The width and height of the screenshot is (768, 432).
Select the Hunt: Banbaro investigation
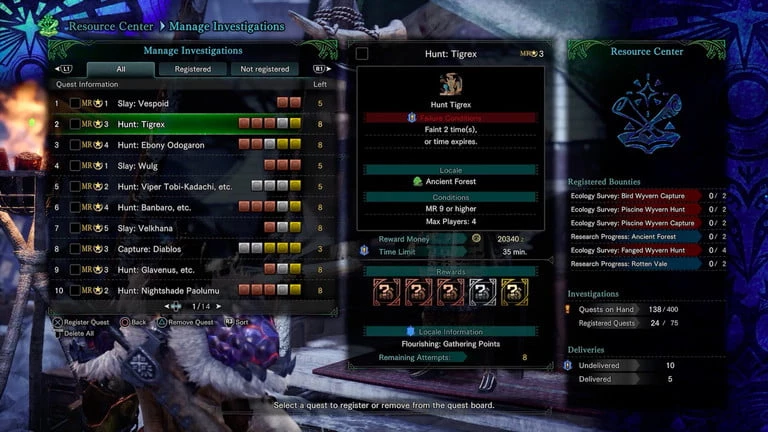tap(180, 207)
